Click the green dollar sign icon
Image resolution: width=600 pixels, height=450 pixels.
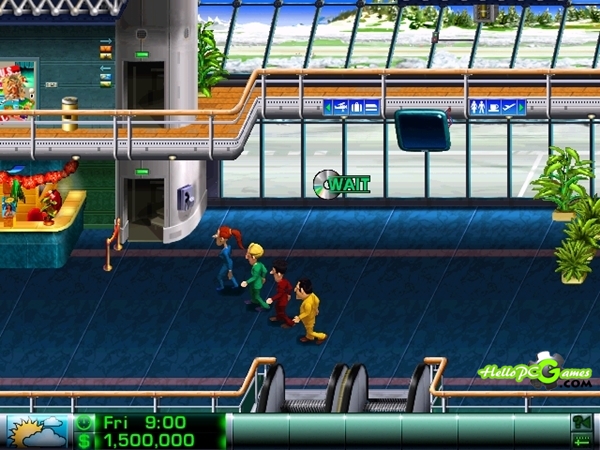(84, 440)
